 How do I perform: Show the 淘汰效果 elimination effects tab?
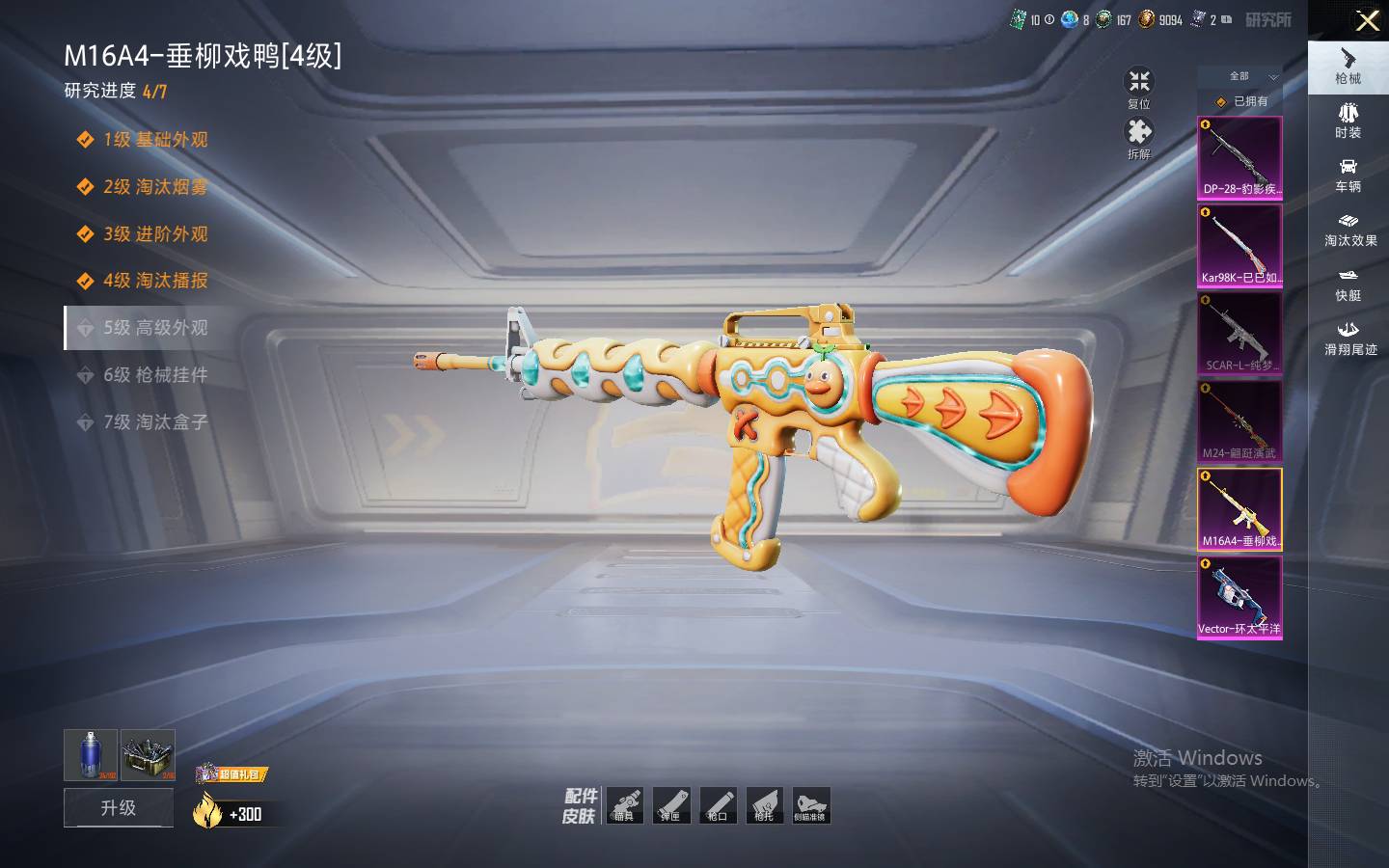tap(1349, 230)
